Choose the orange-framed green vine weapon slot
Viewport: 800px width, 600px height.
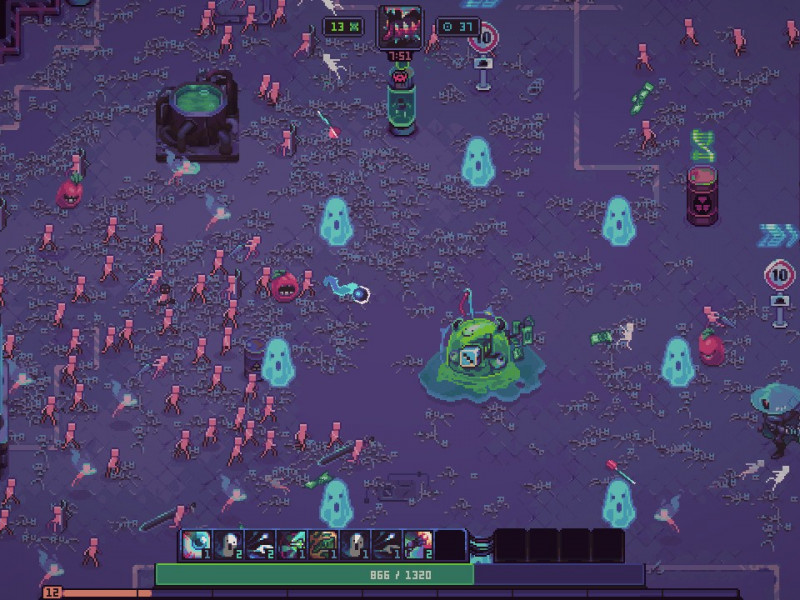tap(323, 545)
